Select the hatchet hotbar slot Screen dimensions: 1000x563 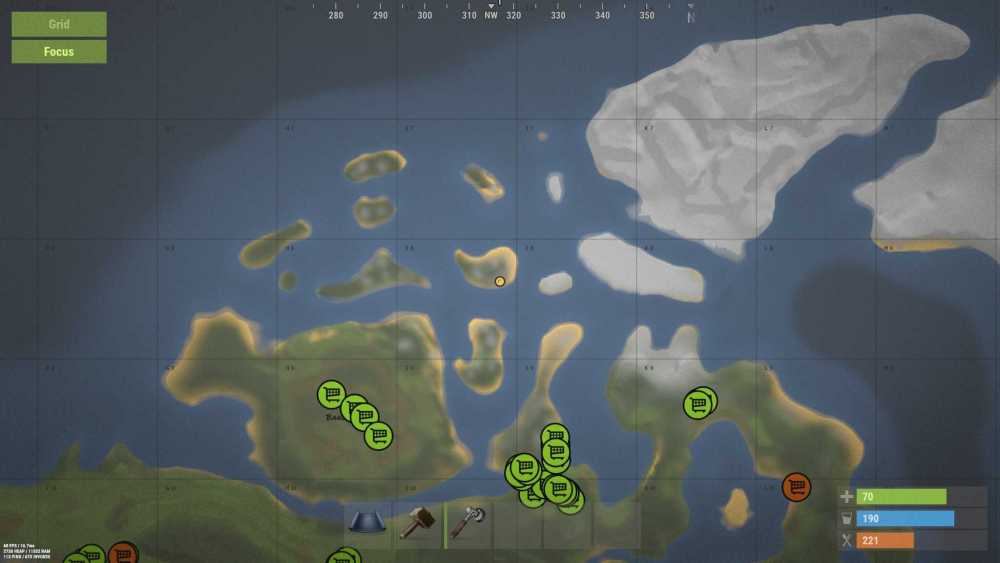click(x=468, y=523)
